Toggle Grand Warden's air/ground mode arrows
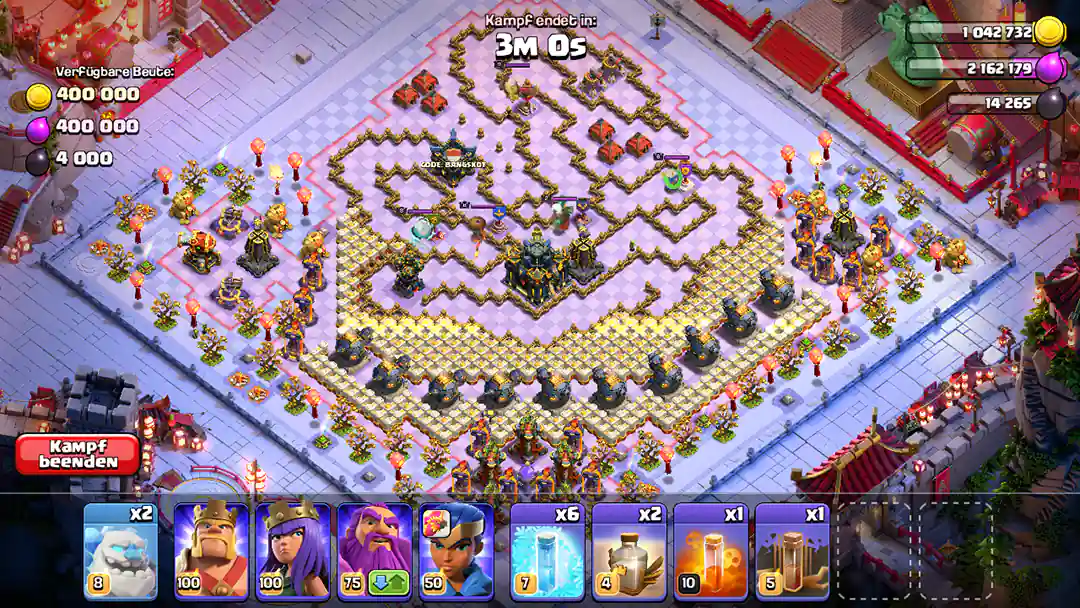Image resolution: width=1080 pixels, height=608 pixels. click(x=389, y=583)
